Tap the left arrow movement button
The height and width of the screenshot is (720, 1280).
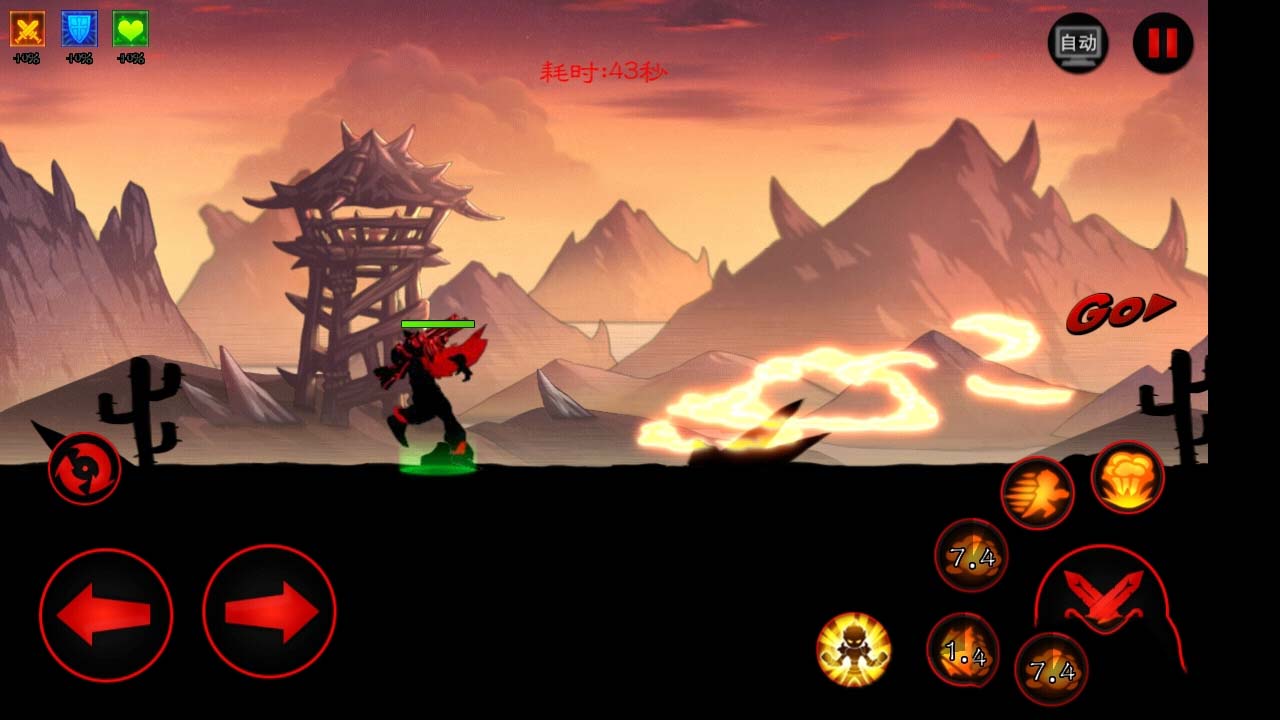pos(106,615)
